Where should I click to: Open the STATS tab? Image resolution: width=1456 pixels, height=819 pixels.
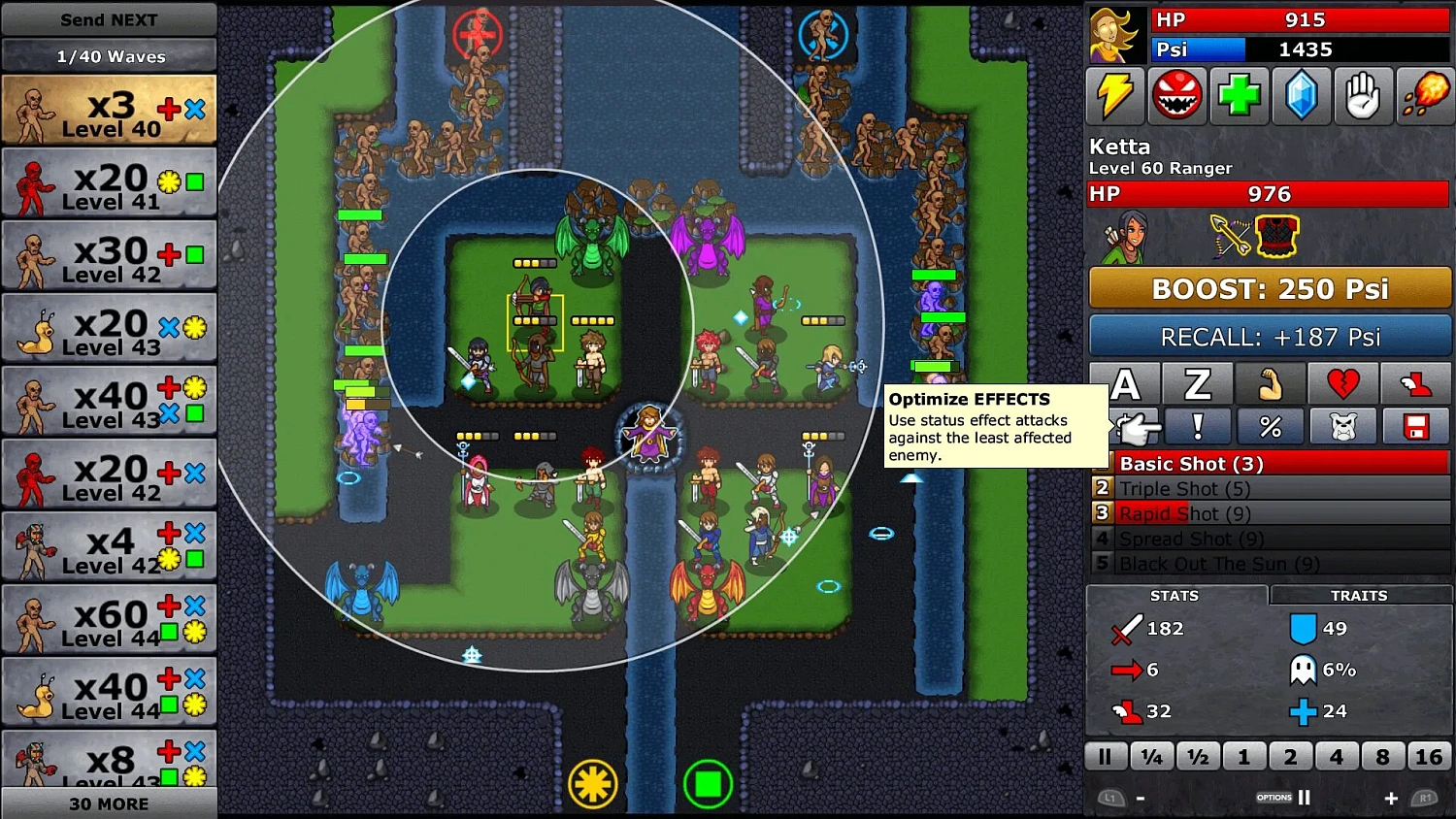tap(1175, 595)
